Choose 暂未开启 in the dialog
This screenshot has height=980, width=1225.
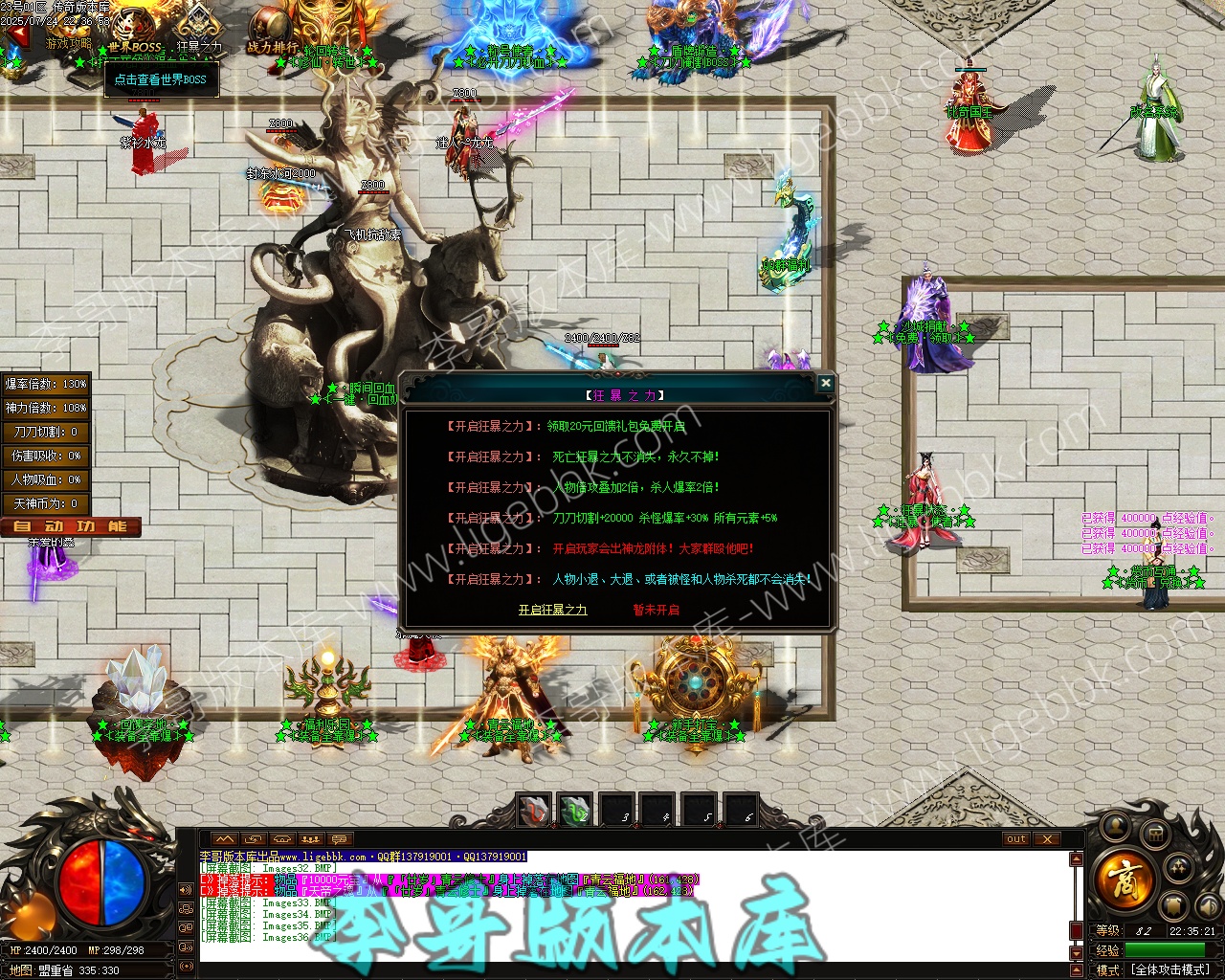point(656,610)
